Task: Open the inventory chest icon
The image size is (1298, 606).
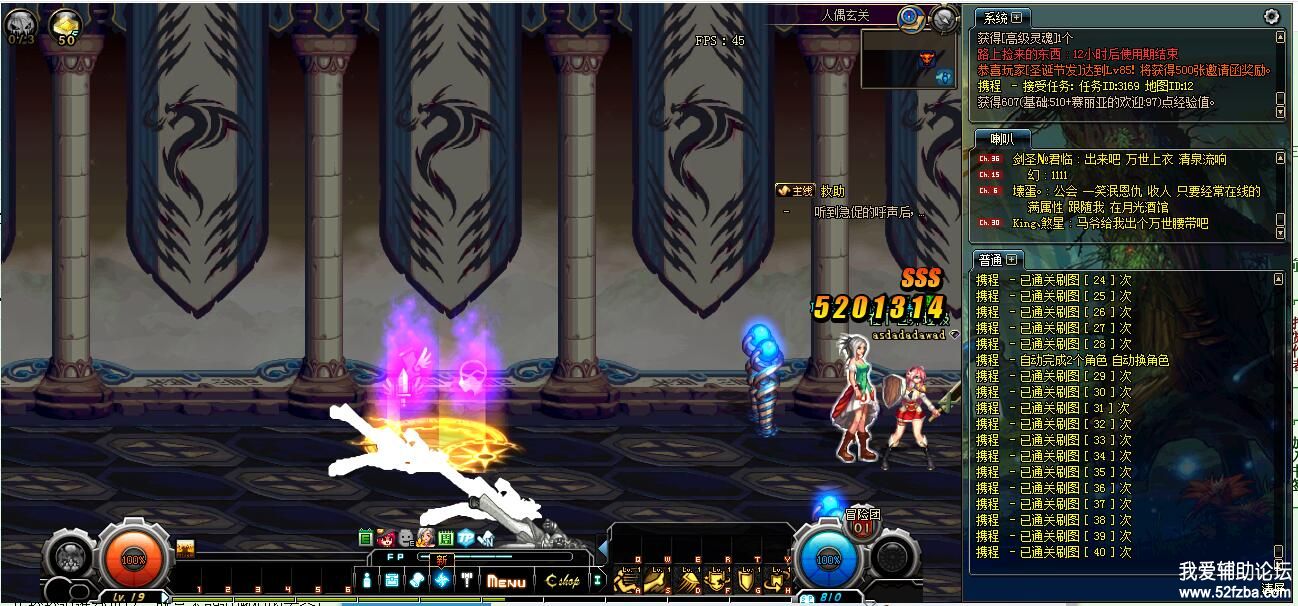Action: [x=392, y=580]
